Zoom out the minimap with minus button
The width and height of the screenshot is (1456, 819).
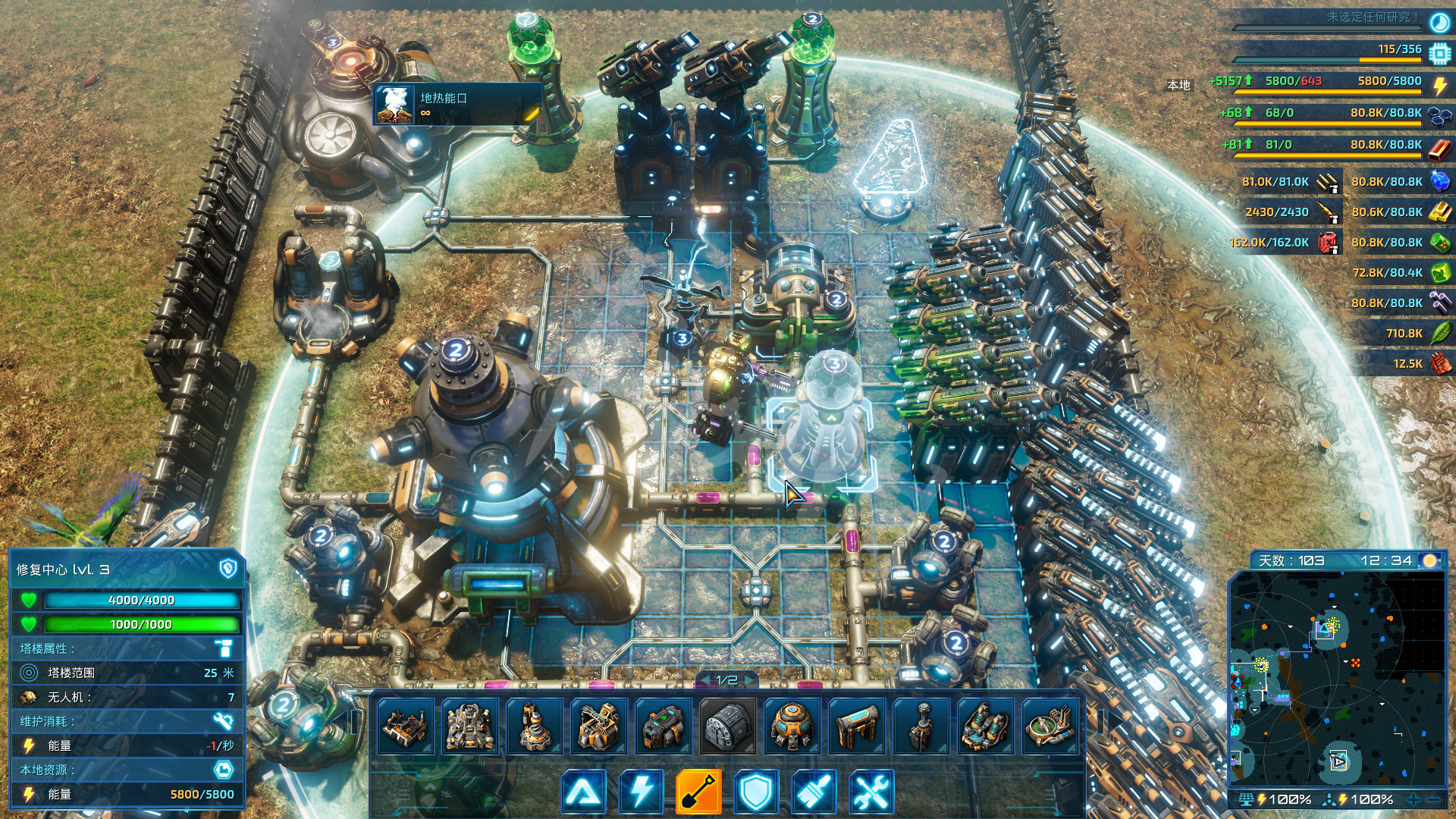1434,799
